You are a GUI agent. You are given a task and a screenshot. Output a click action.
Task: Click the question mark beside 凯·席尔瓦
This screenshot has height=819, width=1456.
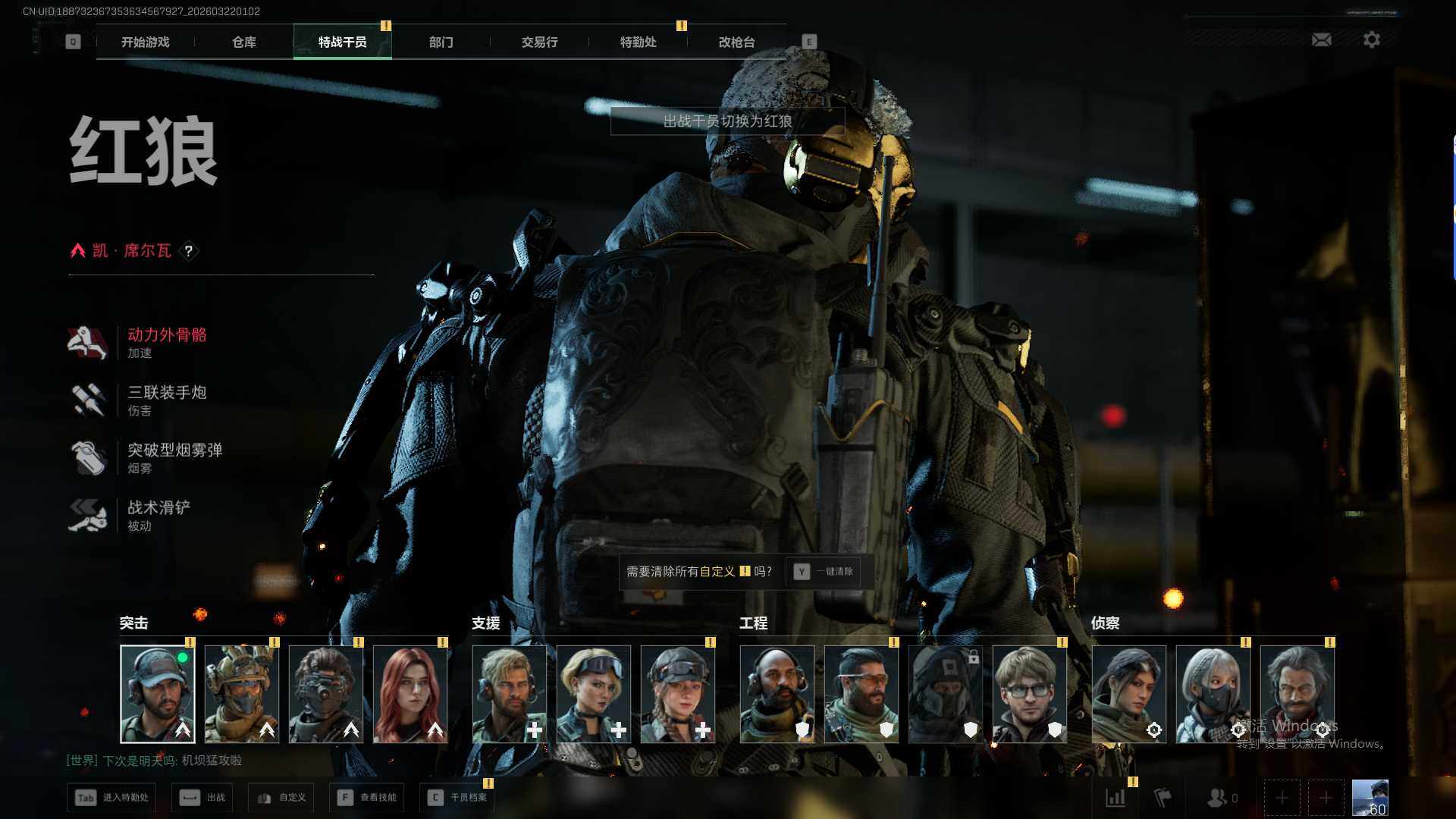(x=189, y=251)
